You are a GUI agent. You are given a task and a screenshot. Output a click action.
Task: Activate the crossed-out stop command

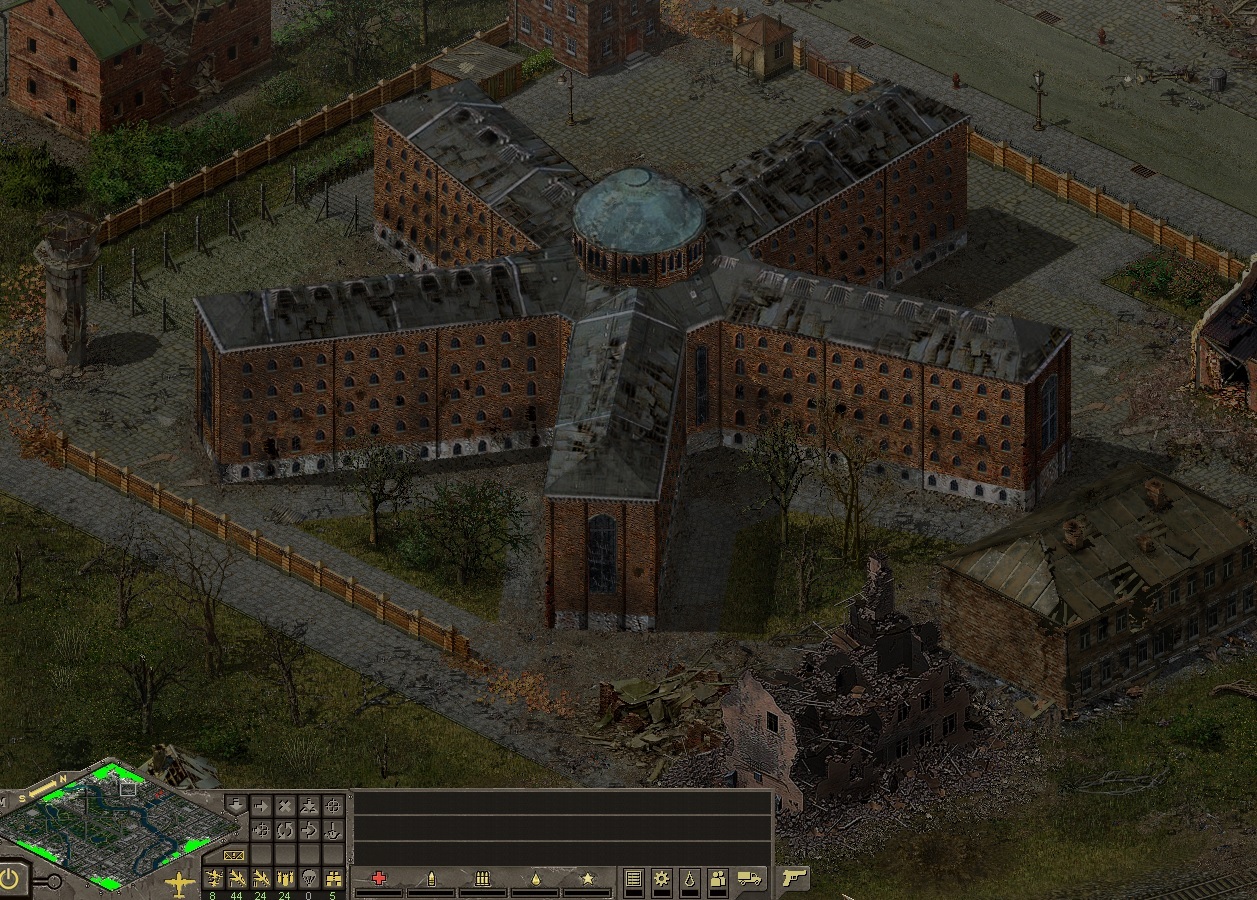pos(286,806)
